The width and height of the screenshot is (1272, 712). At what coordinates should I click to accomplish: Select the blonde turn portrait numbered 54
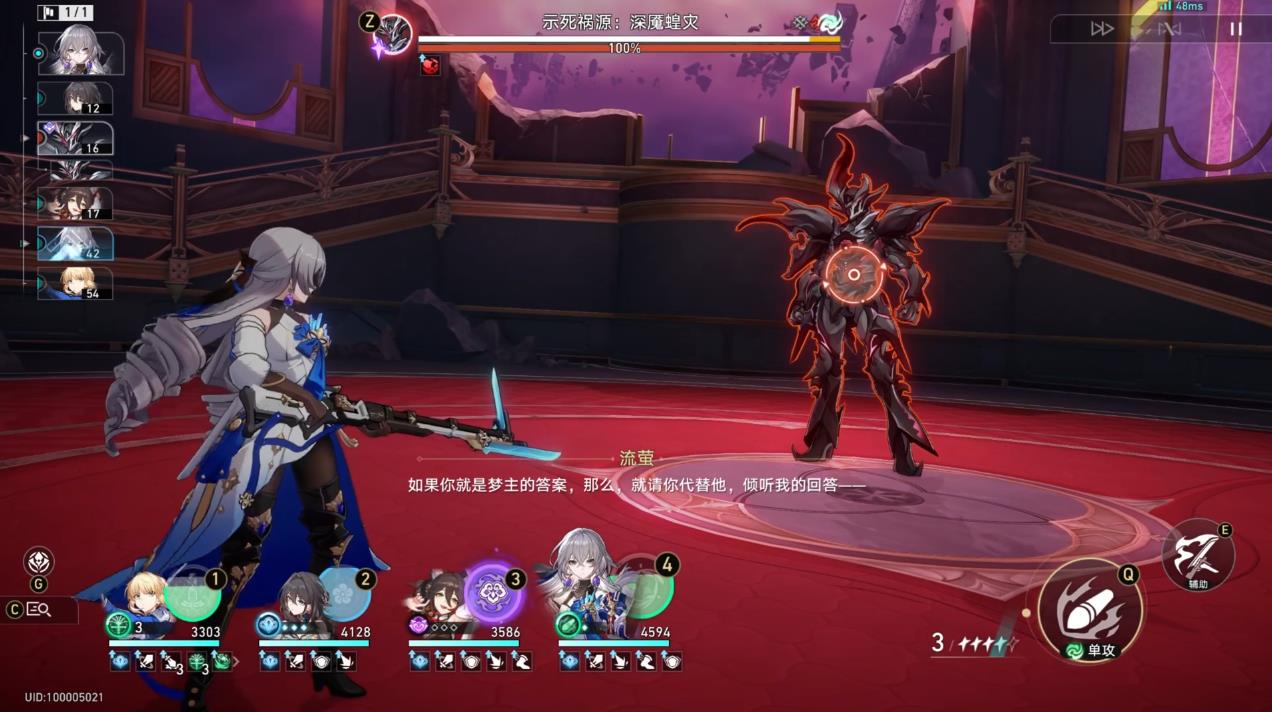pos(76,283)
